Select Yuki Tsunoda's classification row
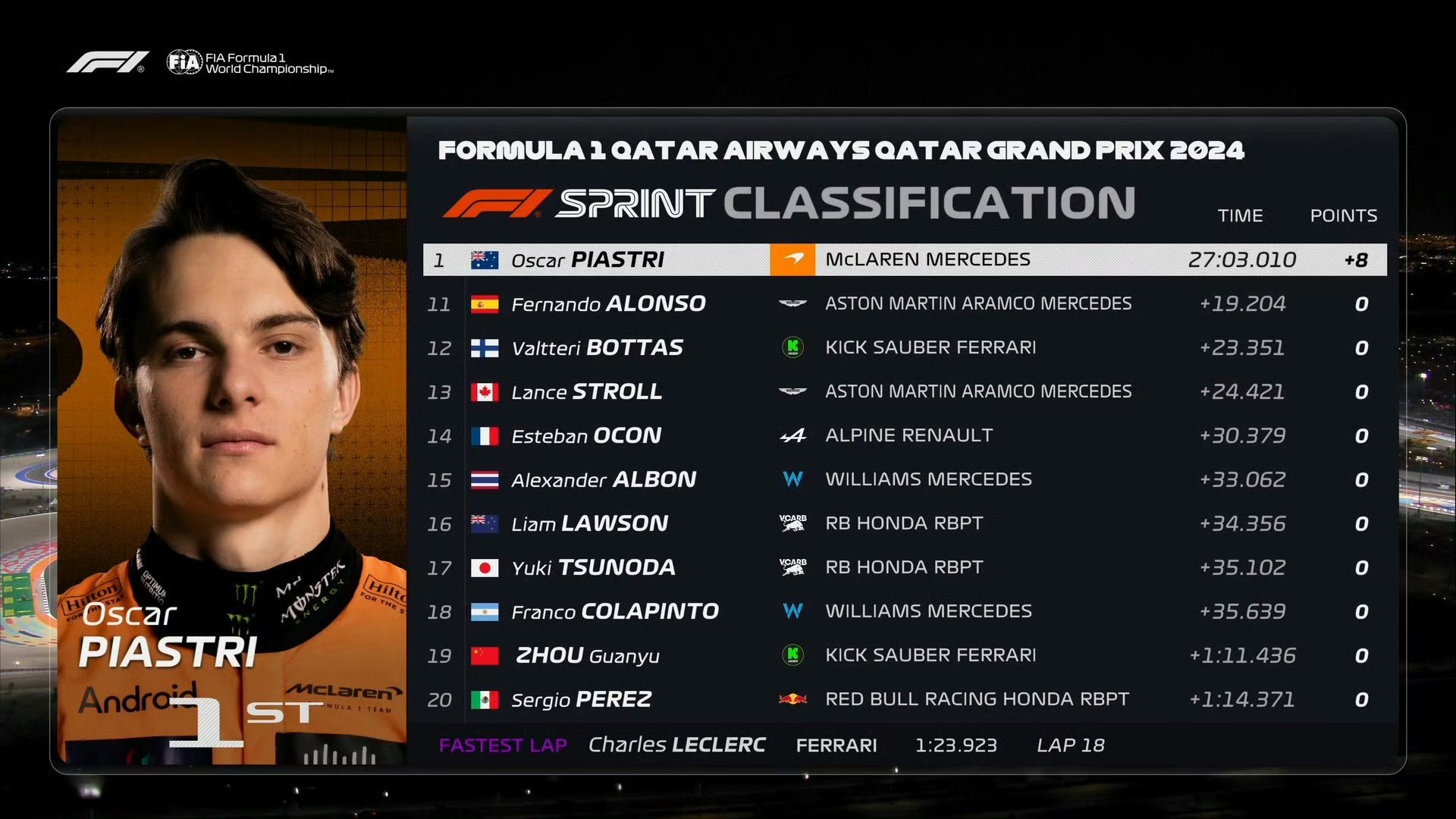 (904, 568)
